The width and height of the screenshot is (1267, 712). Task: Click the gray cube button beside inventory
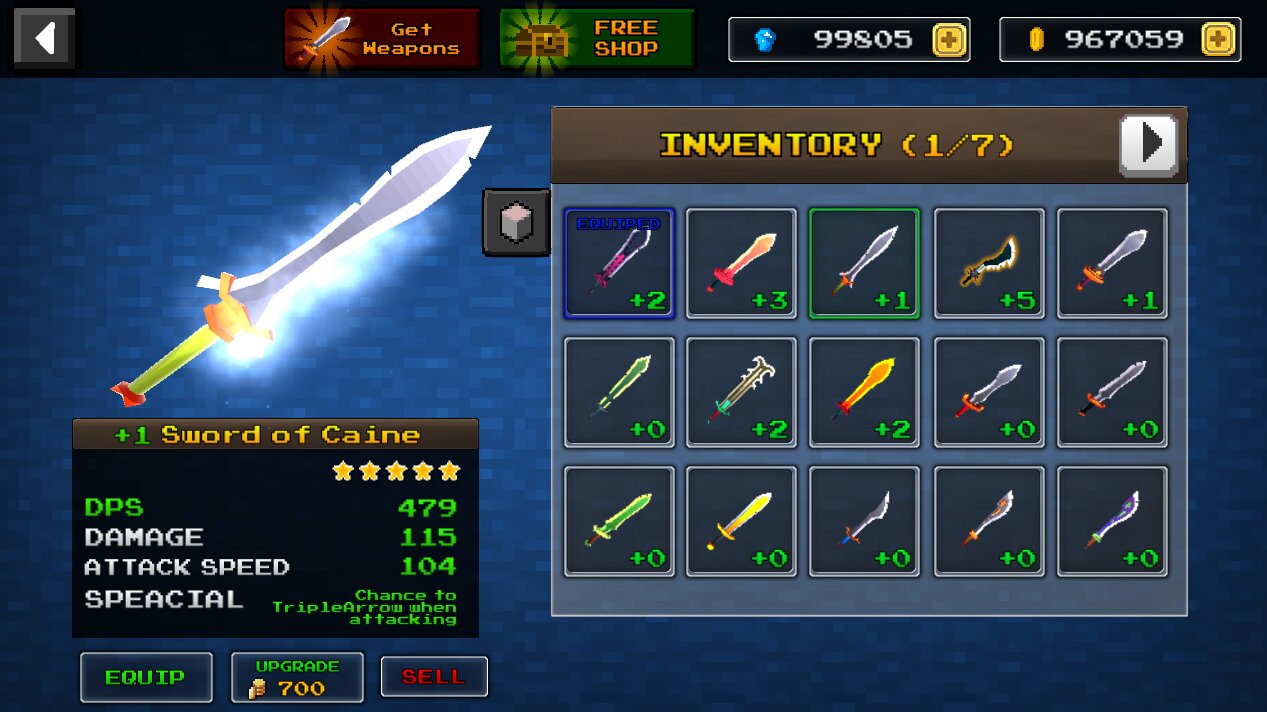517,222
